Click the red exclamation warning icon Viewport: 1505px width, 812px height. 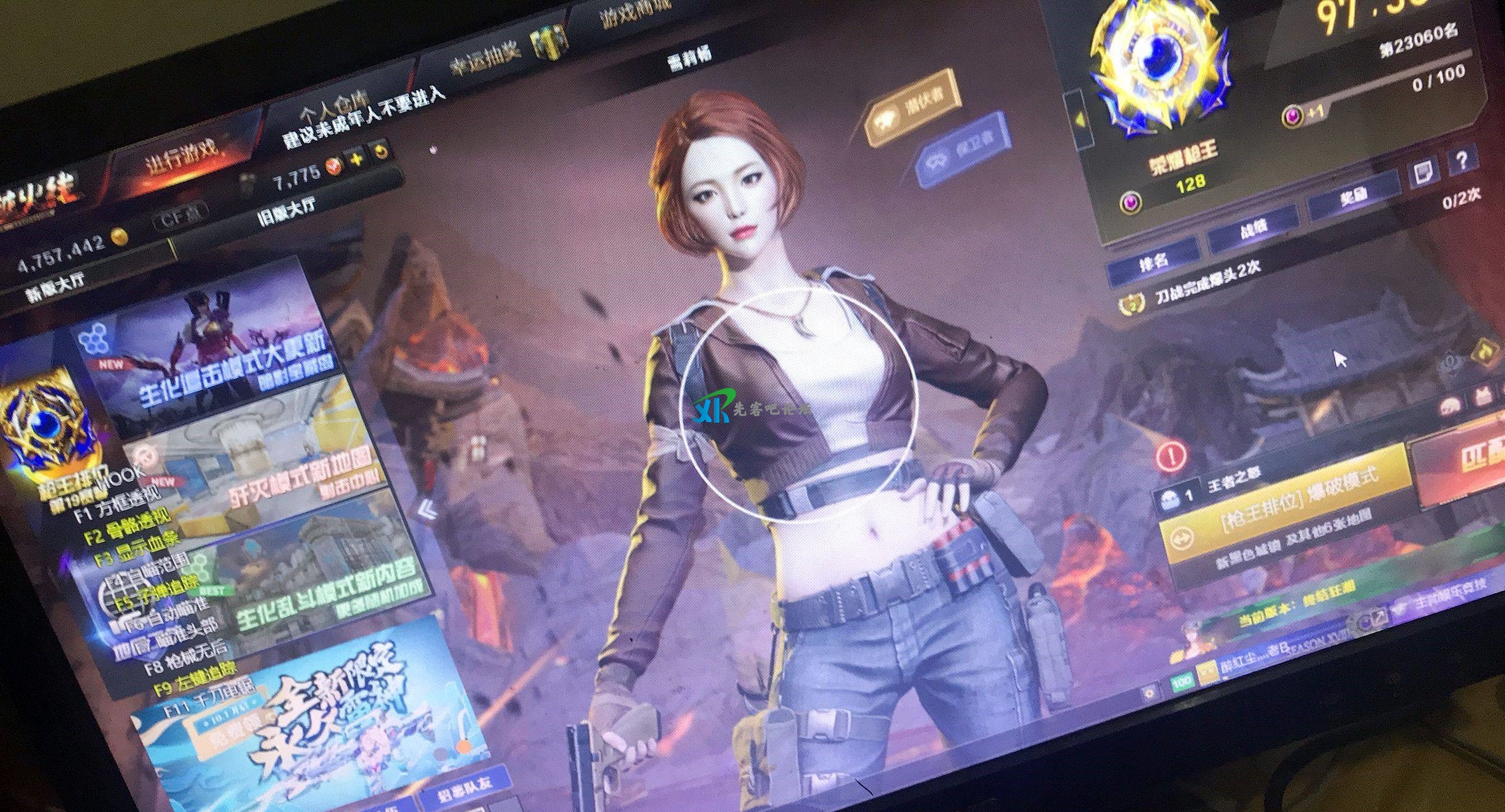(1171, 456)
